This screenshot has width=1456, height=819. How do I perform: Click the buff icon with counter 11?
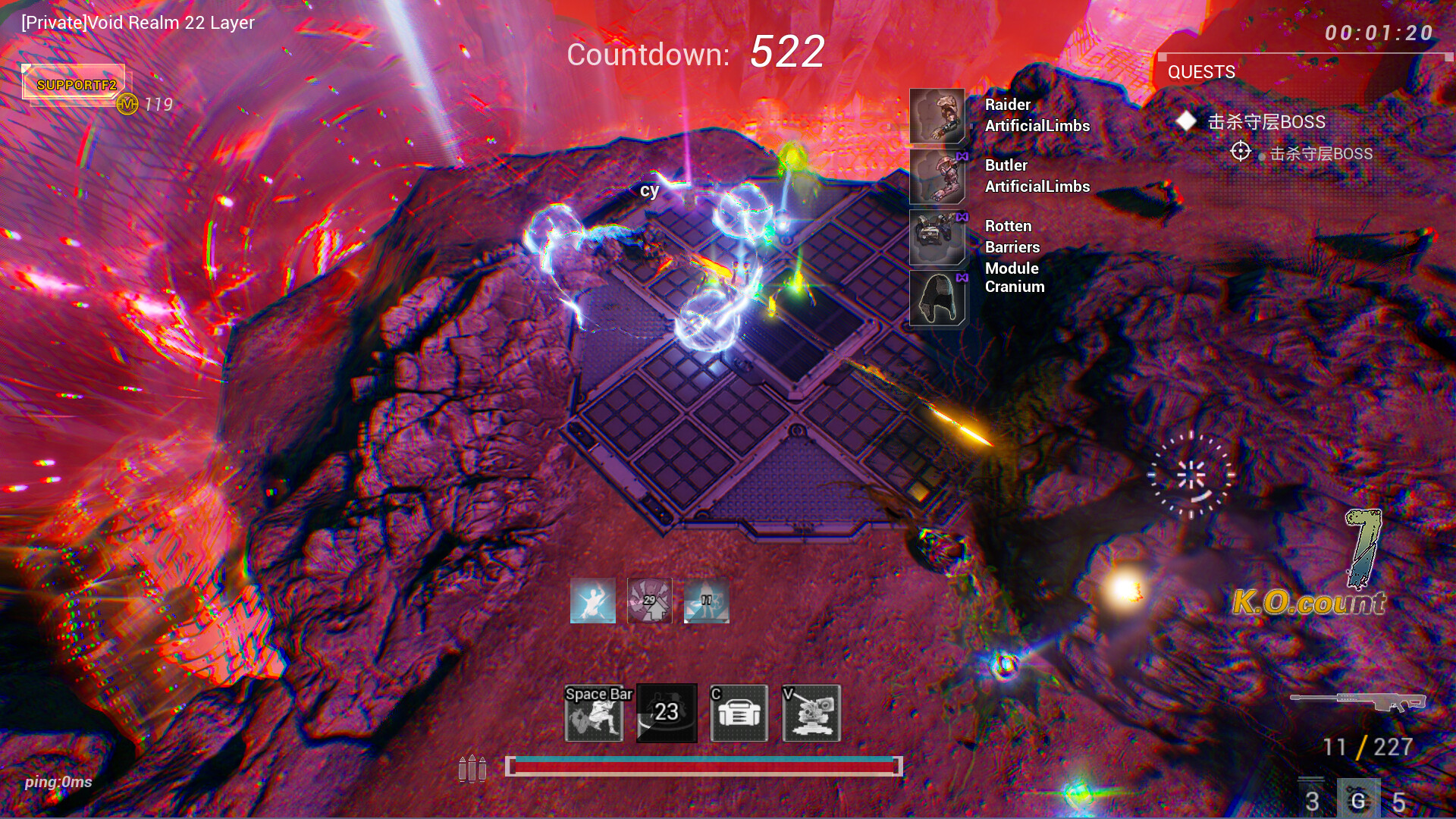pos(705,601)
